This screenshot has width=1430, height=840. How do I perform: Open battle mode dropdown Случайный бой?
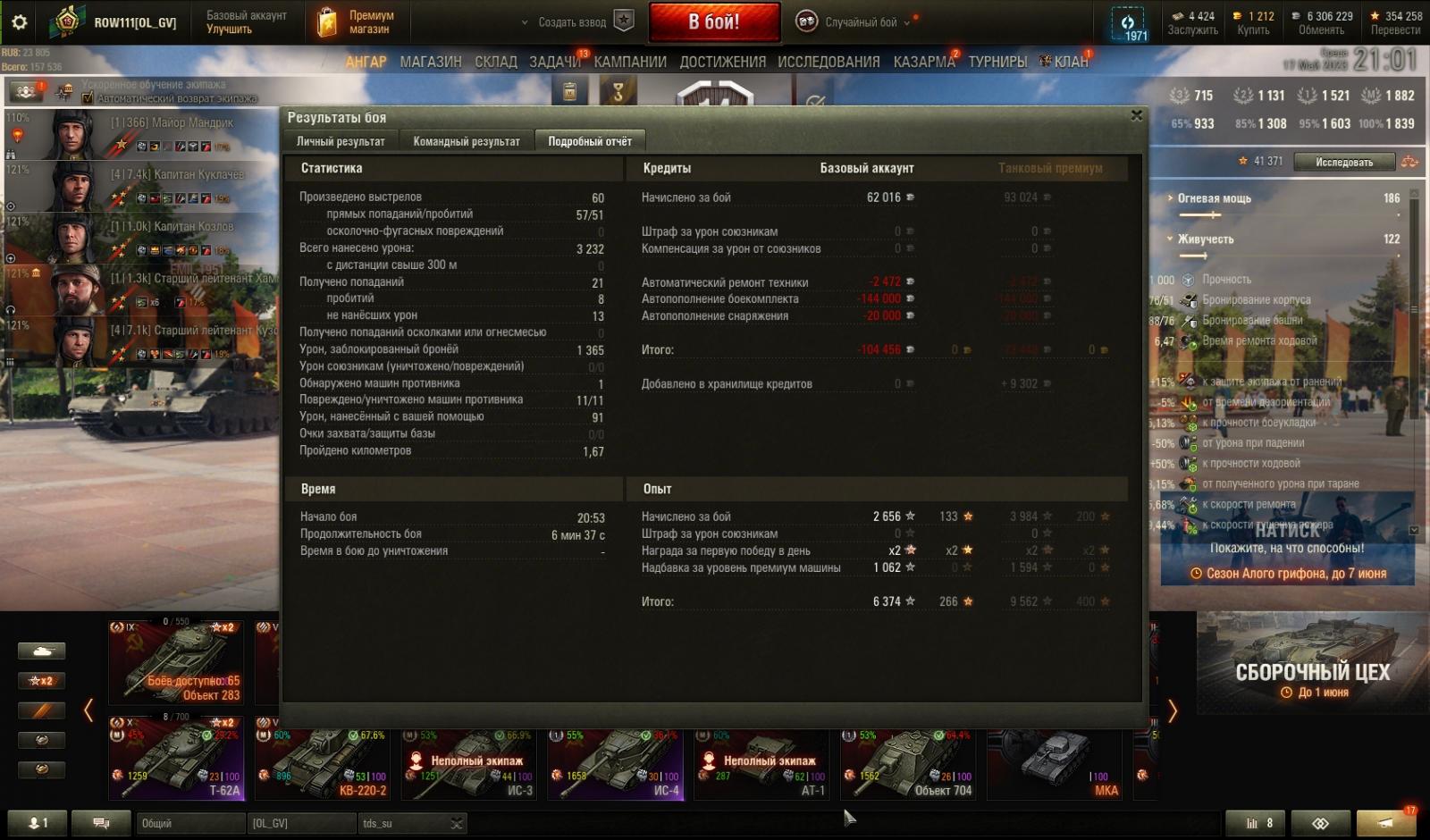[x=858, y=22]
